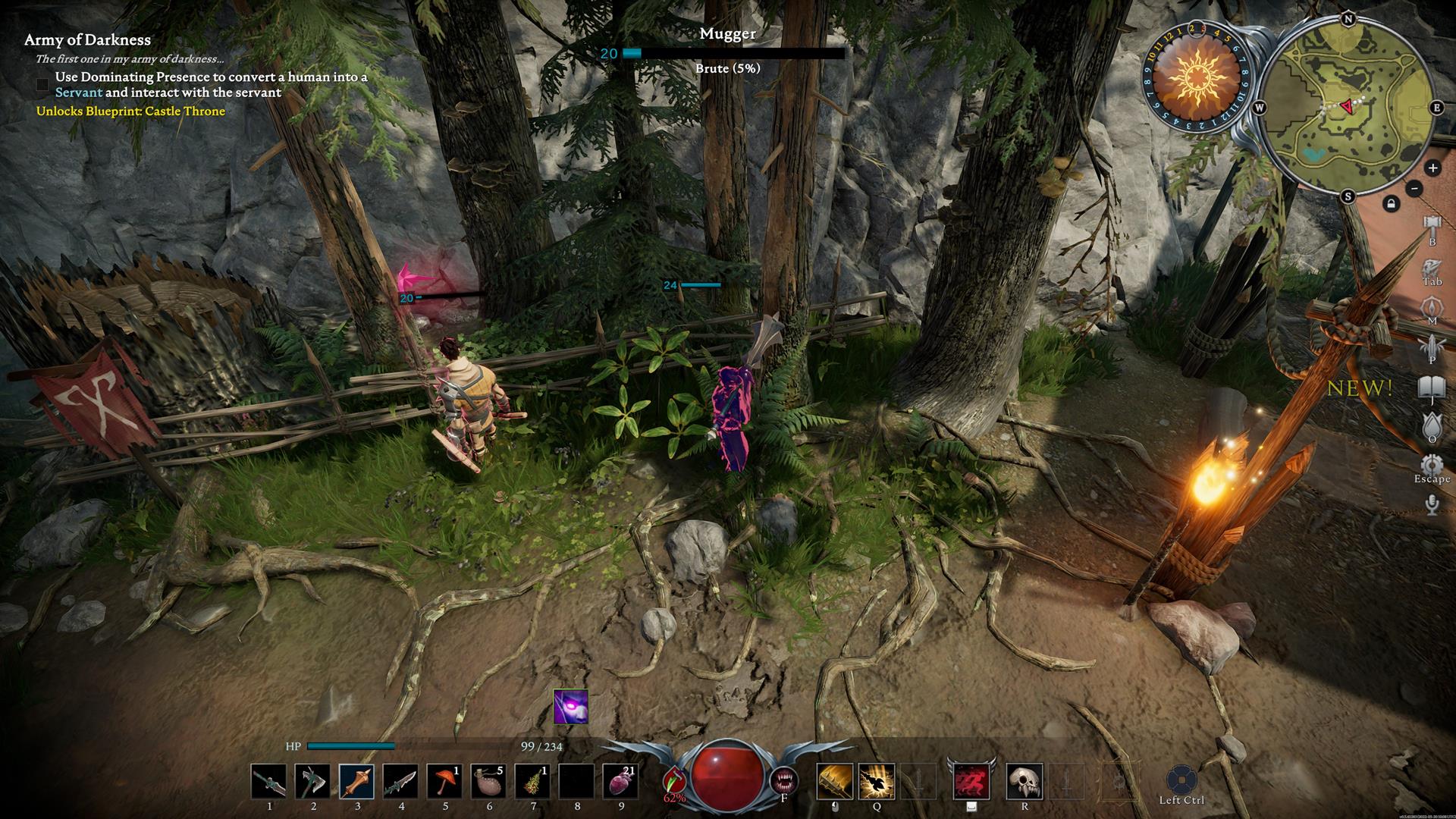Toggle the microphone voice chat icon

click(x=1432, y=504)
